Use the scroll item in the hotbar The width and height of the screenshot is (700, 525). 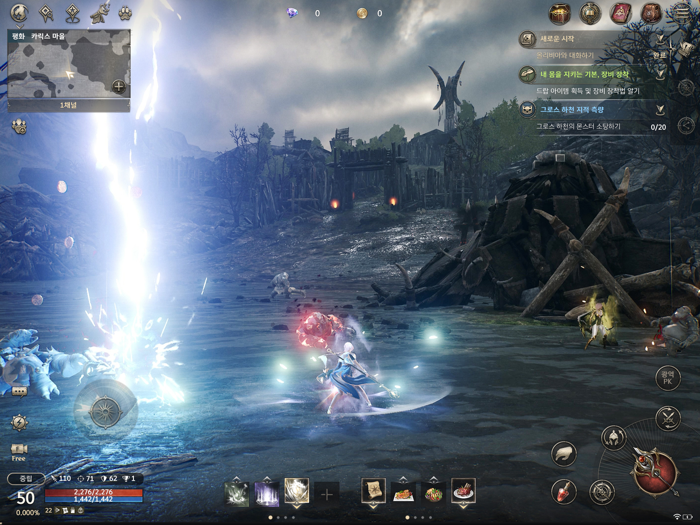(x=373, y=490)
